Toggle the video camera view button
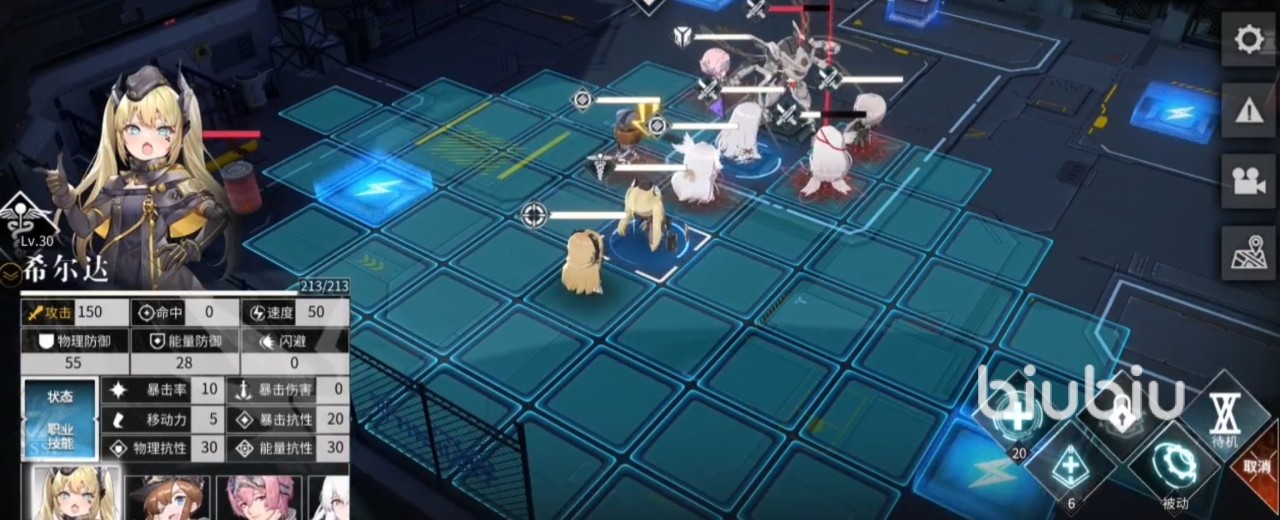Viewport: 1280px width, 520px height. coord(1247,181)
